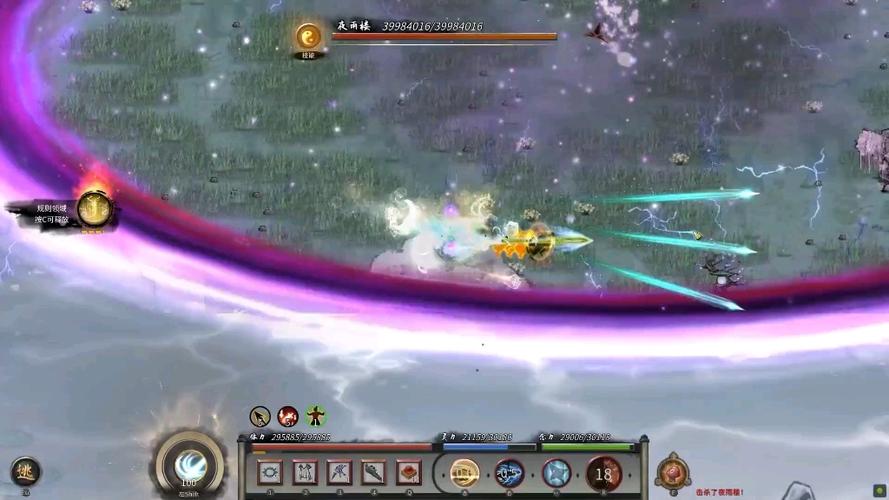Activate the blue ice star skill
This screenshot has height=500, width=889.
click(x=556, y=473)
